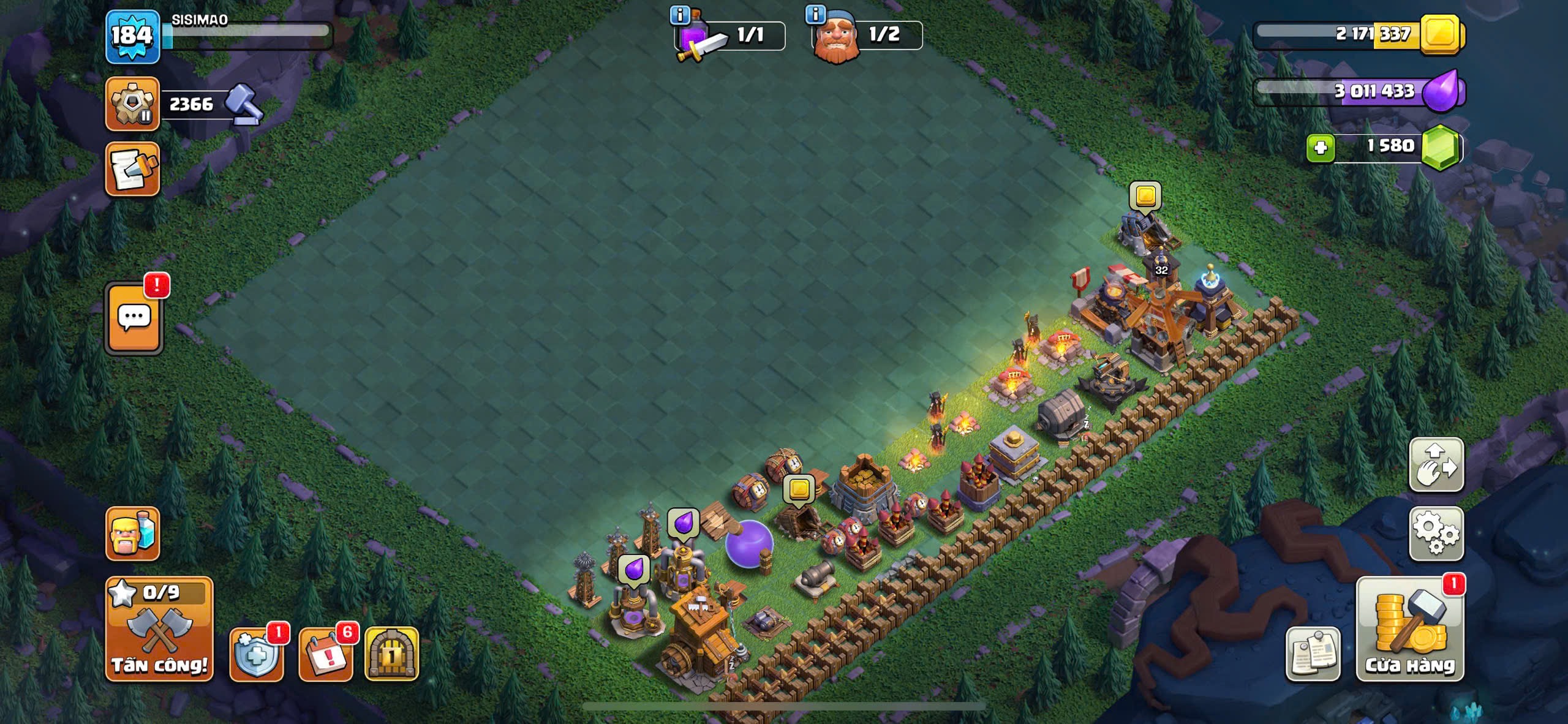Open the barbarian and elixir army button
This screenshot has width=1568, height=724.
(132, 534)
